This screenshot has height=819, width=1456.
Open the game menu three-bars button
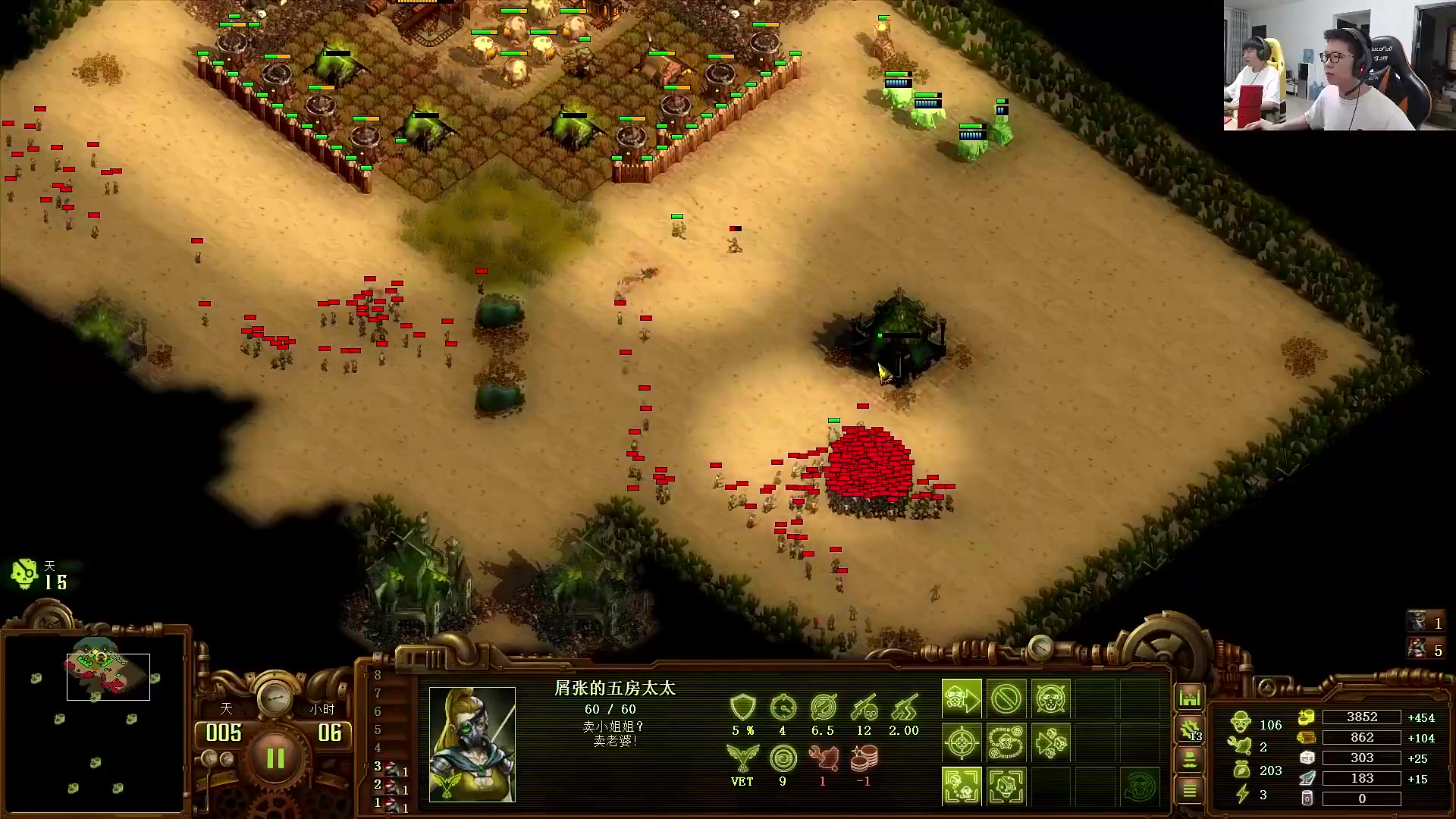coord(1190,791)
